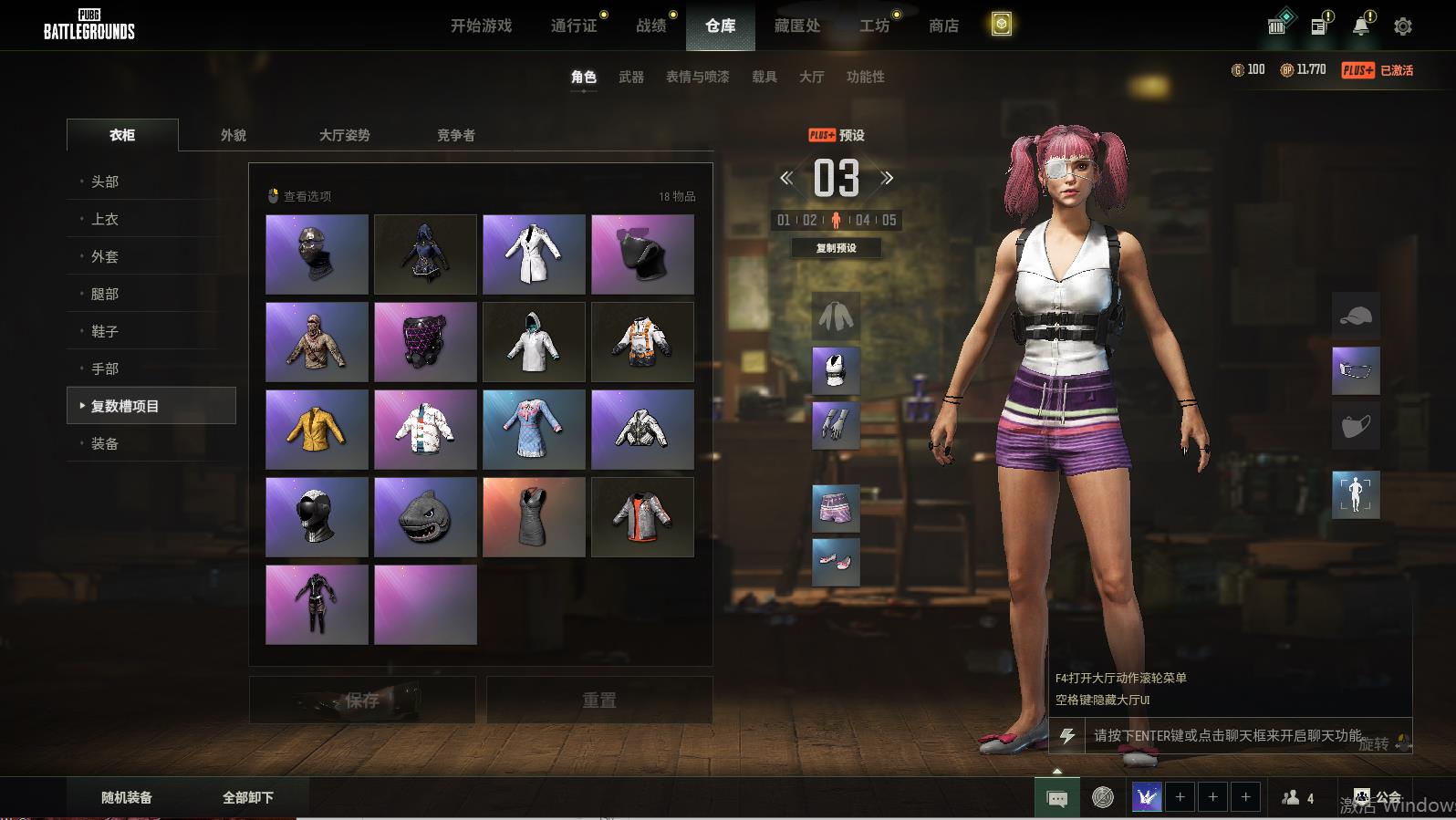Open the 开始游戏 menu

(481, 26)
